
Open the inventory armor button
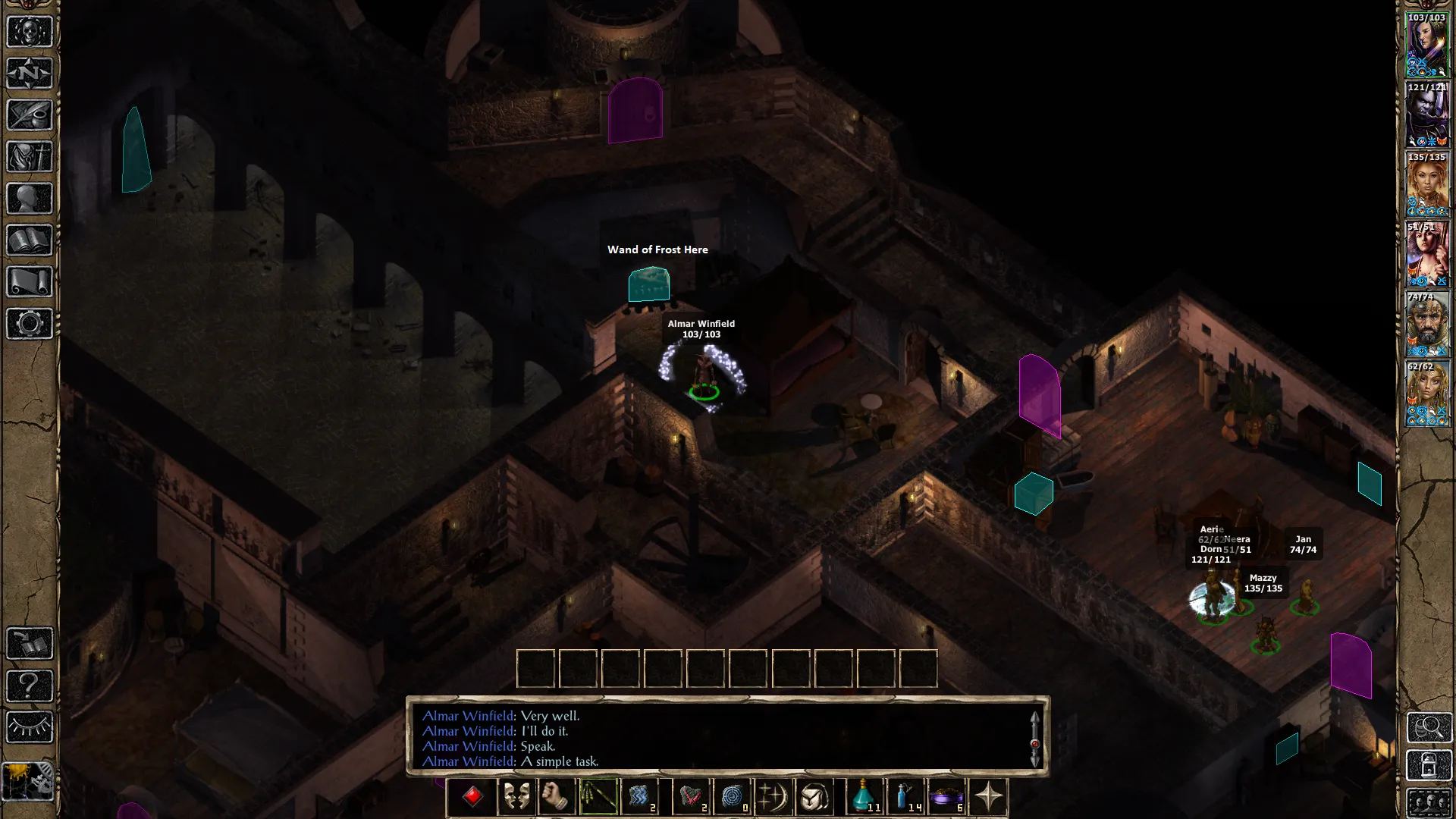30,158
